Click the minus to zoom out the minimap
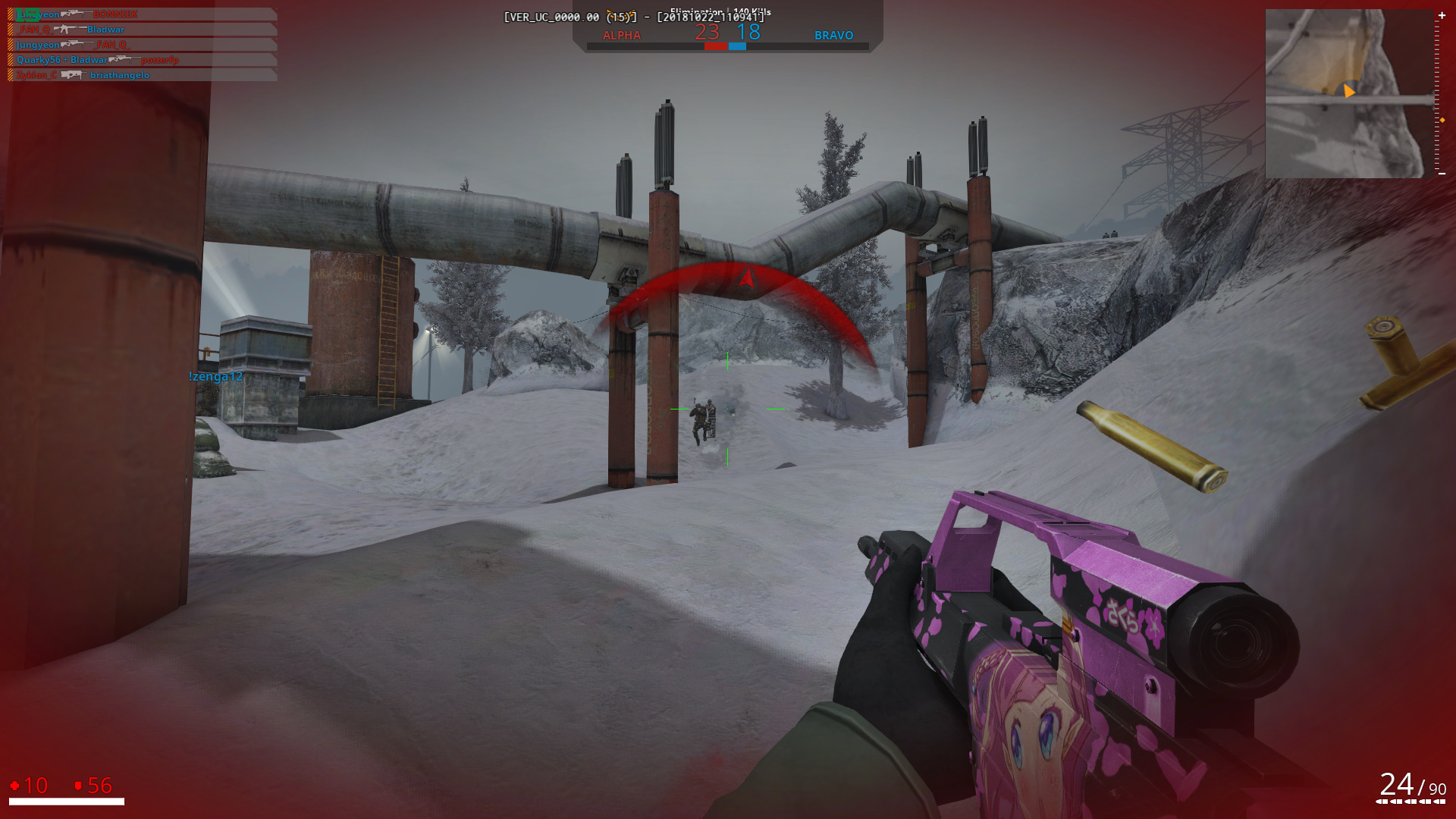The height and width of the screenshot is (819, 1456). tap(1442, 173)
